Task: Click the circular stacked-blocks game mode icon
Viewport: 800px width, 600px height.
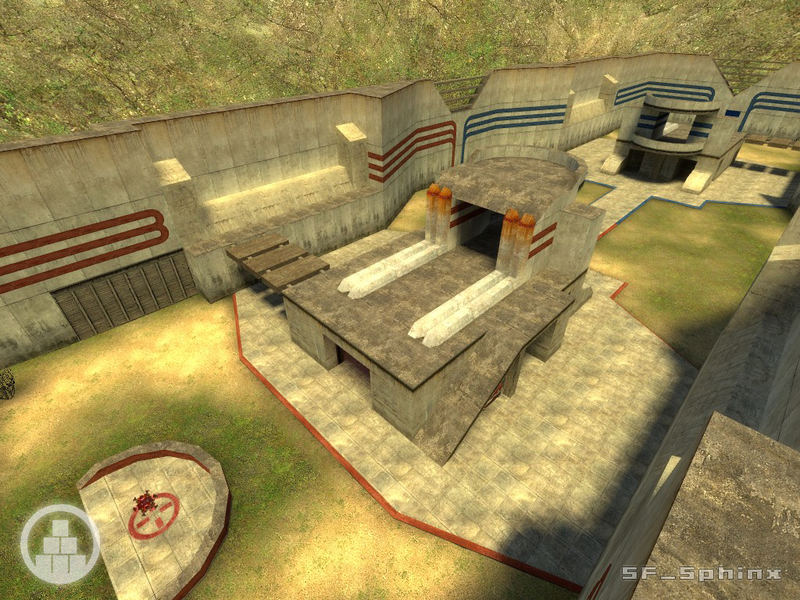Action: (x=60, y=543)
